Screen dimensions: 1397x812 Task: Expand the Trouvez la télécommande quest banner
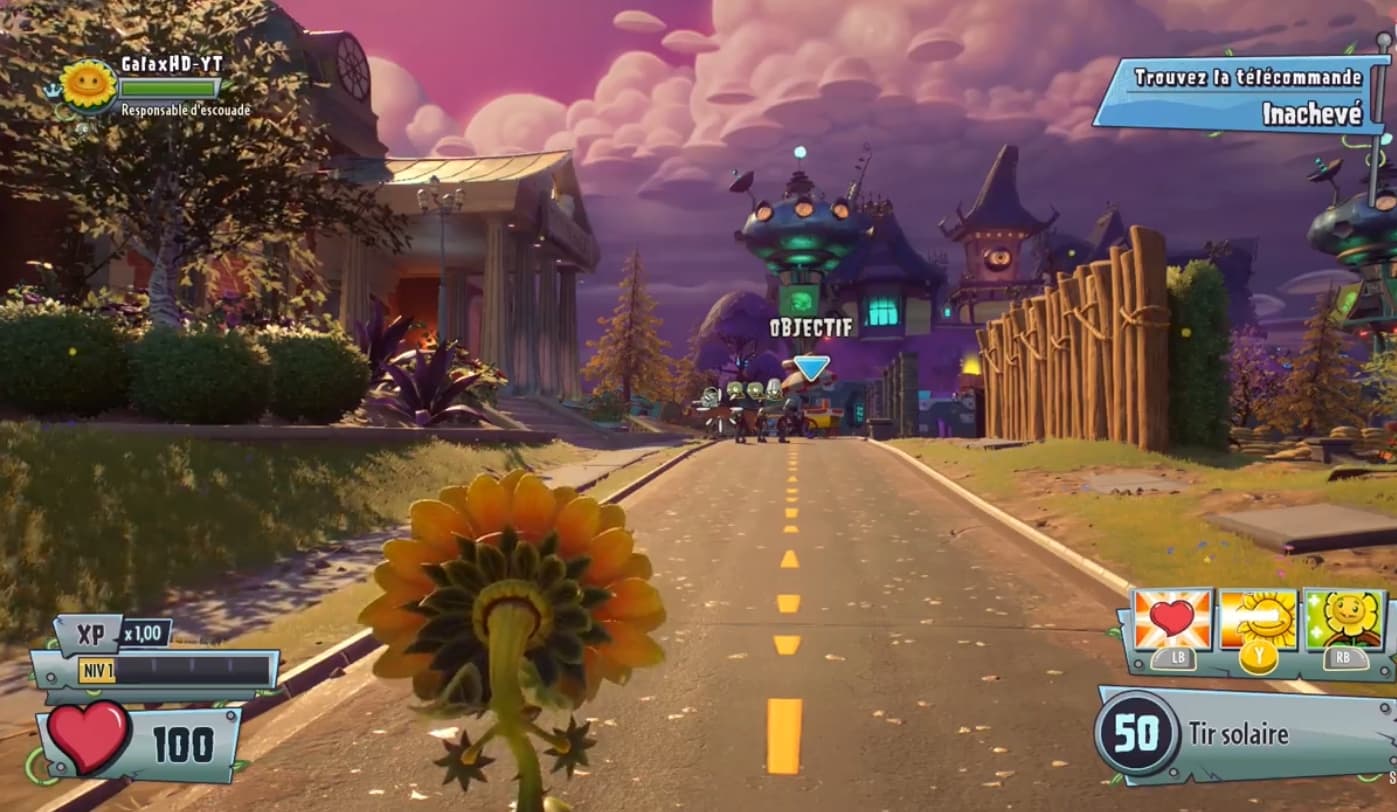(1251, 75)
